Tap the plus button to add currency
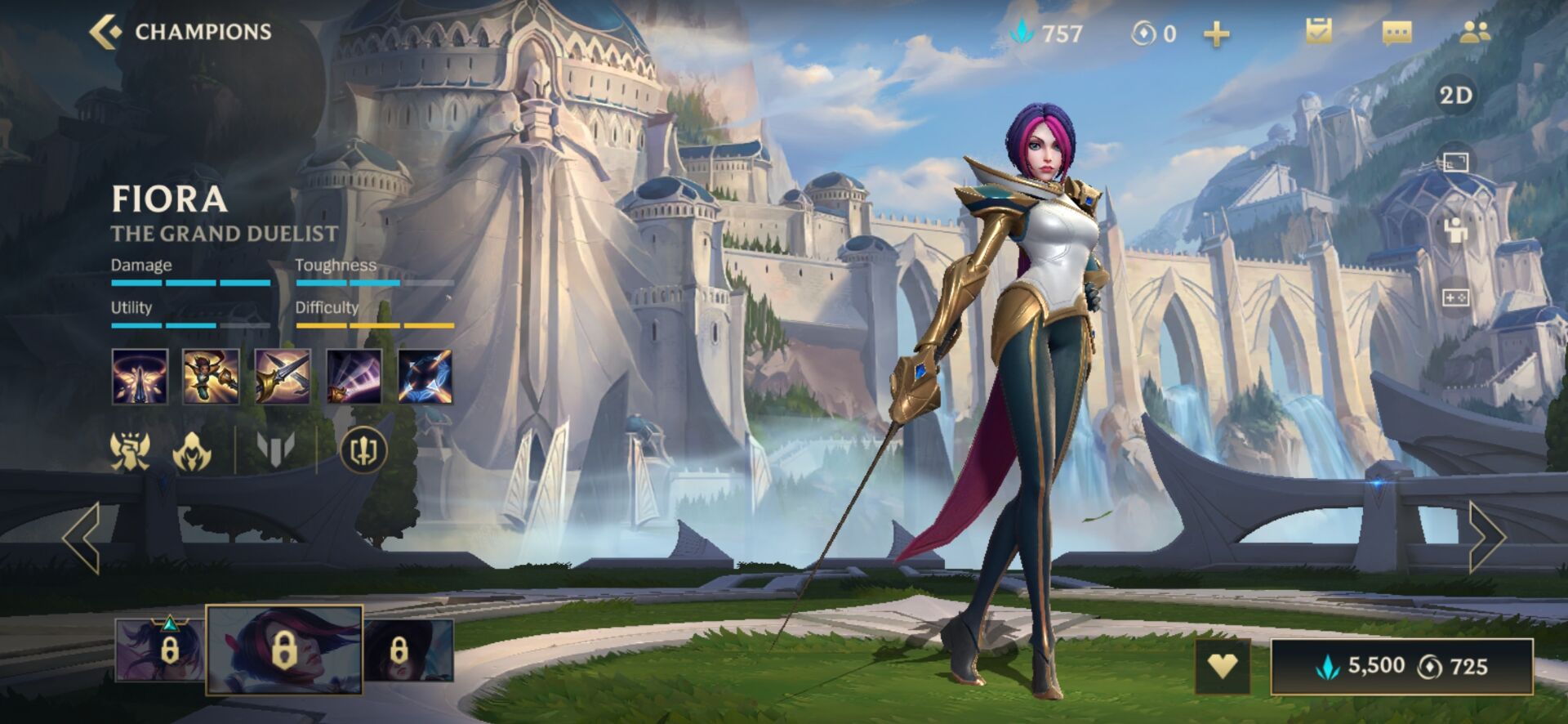The height and width of the screenshot is (724, 1568). pos(1216,34)
